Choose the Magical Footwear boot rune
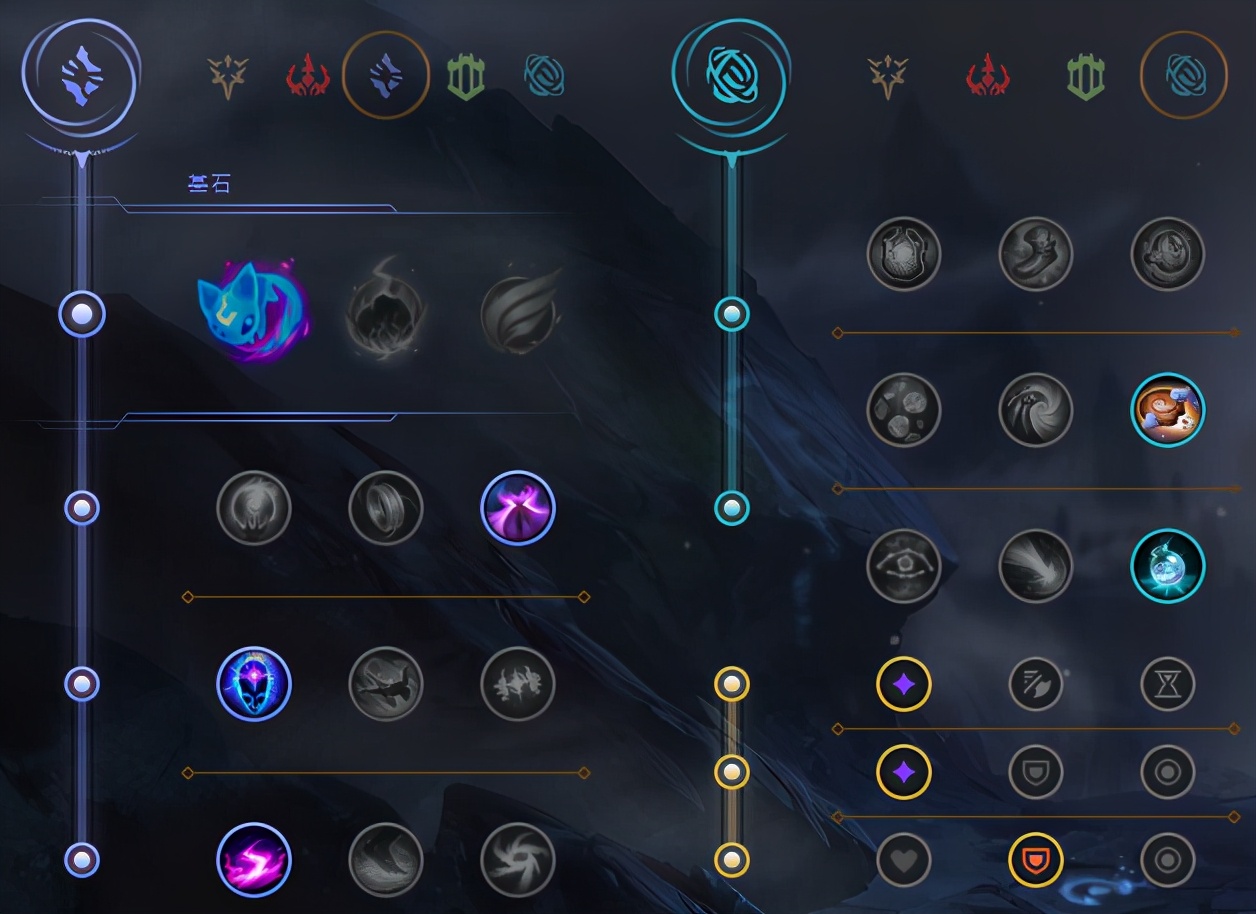1256x914 pixels. click(x=1035, y=254)
